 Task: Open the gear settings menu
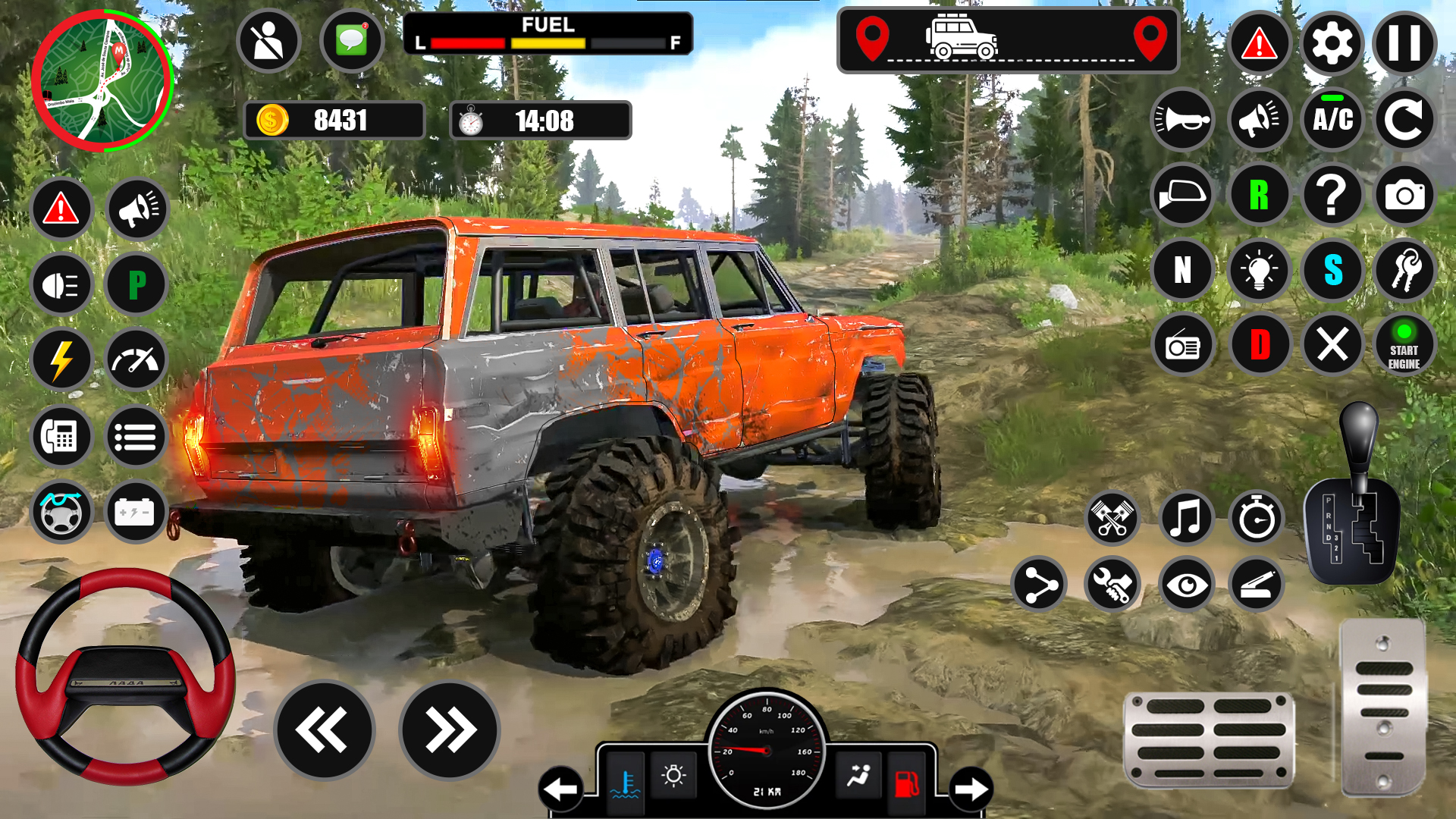tap(1332, 43)
